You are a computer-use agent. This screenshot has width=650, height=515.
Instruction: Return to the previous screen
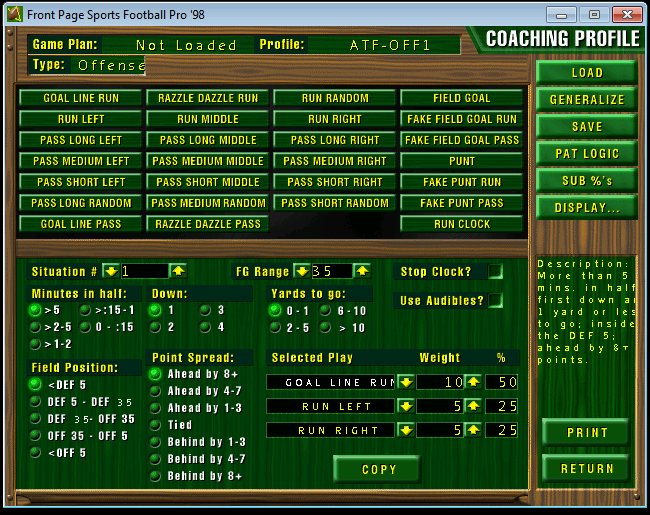[x=586, y=468]
